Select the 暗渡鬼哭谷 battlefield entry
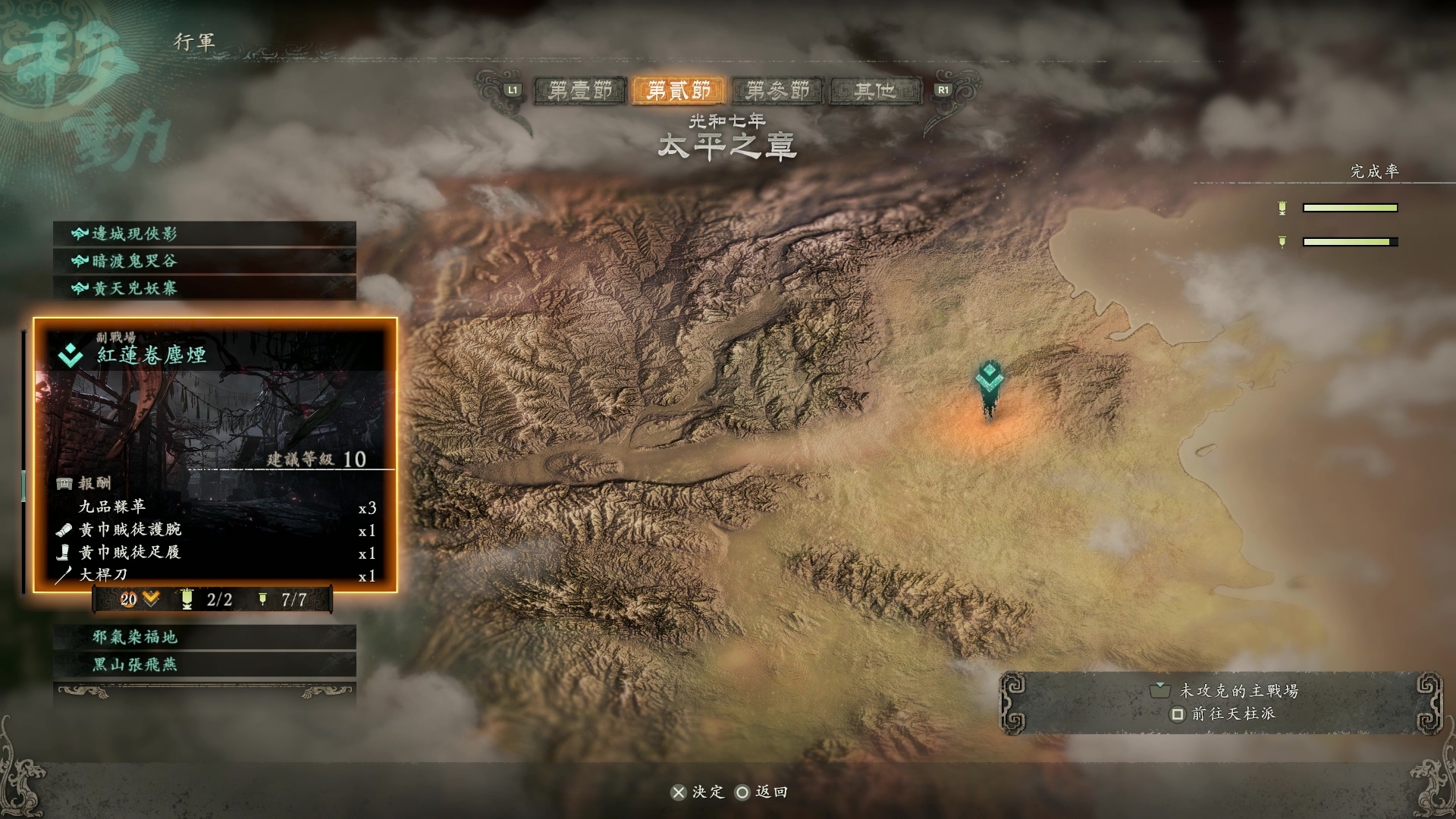 click(205, 261)
